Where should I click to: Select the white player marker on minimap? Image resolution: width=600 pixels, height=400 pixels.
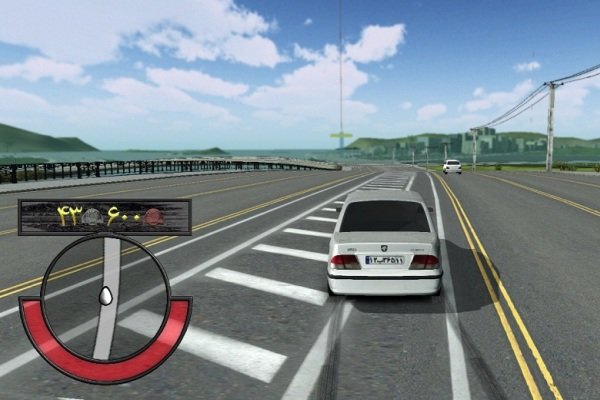click(x=105, y=296)
